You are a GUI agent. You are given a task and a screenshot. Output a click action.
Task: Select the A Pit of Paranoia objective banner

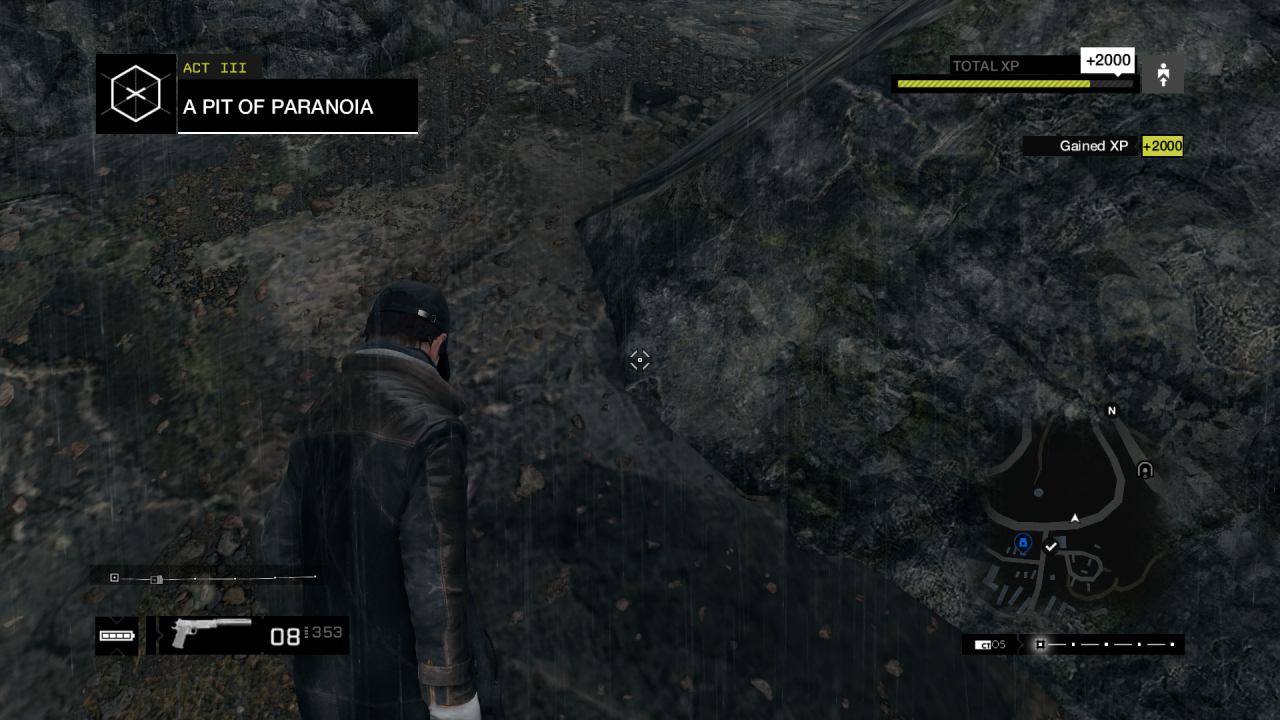coord(298,107)
